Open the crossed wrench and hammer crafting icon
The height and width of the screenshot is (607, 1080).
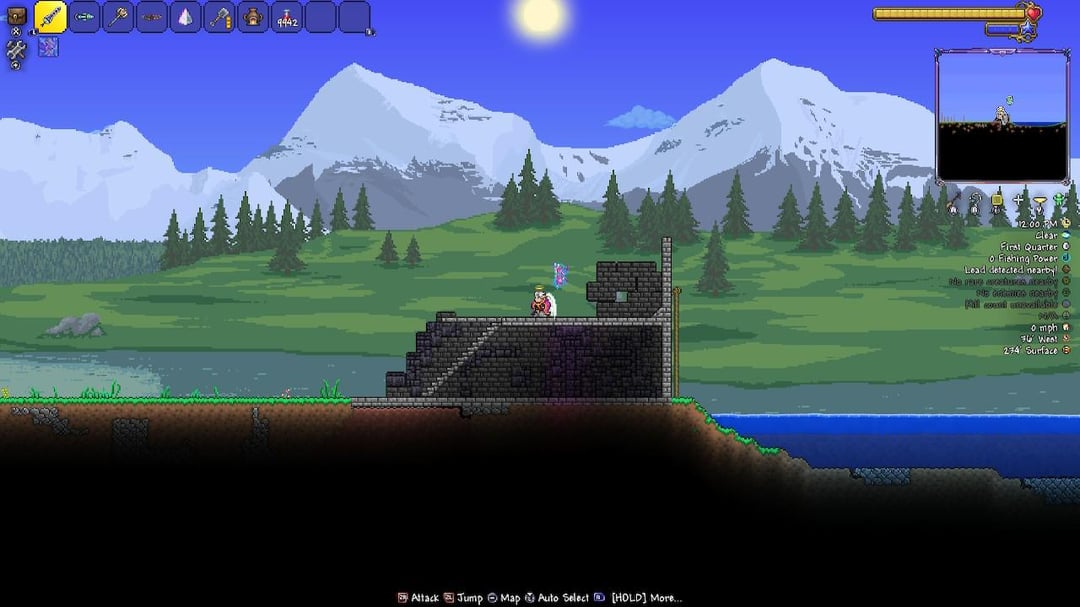(16, 50)
